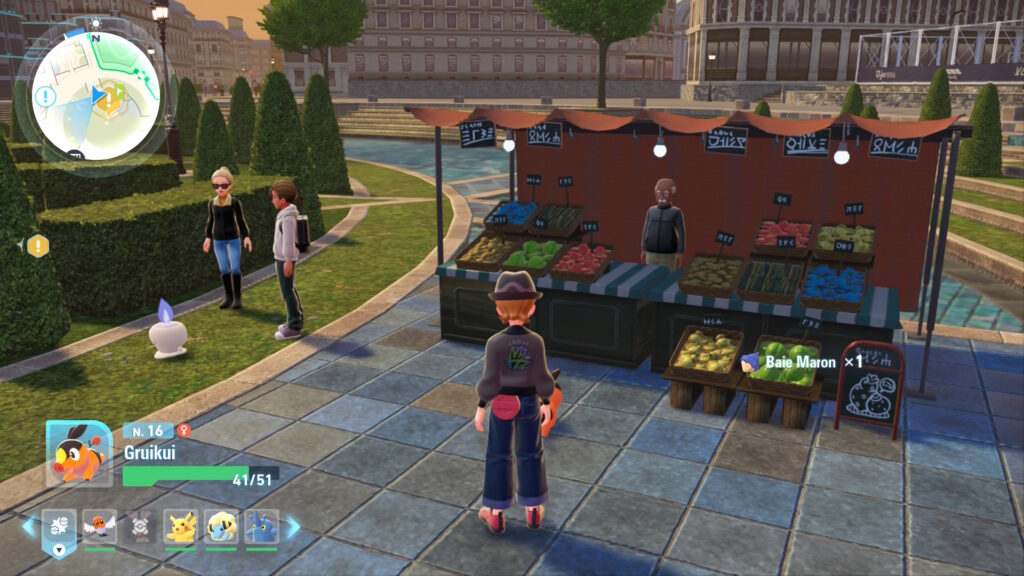Viewport: 1024px width, 576px height.
Task: Click the left arrow of the party bar
Action: [x=27, y=526]
